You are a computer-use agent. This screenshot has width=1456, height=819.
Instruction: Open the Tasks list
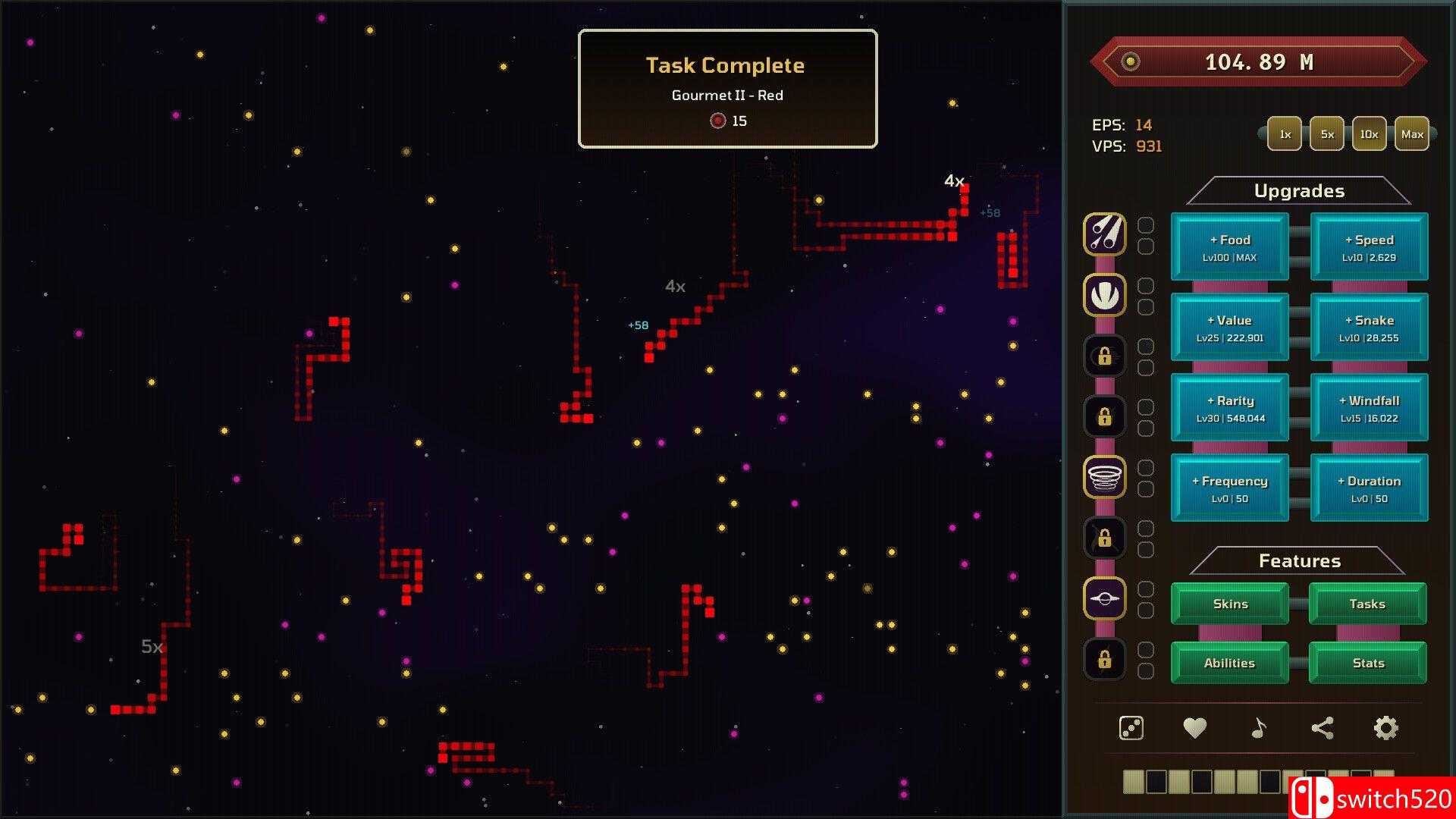[x=1367, y=604]
